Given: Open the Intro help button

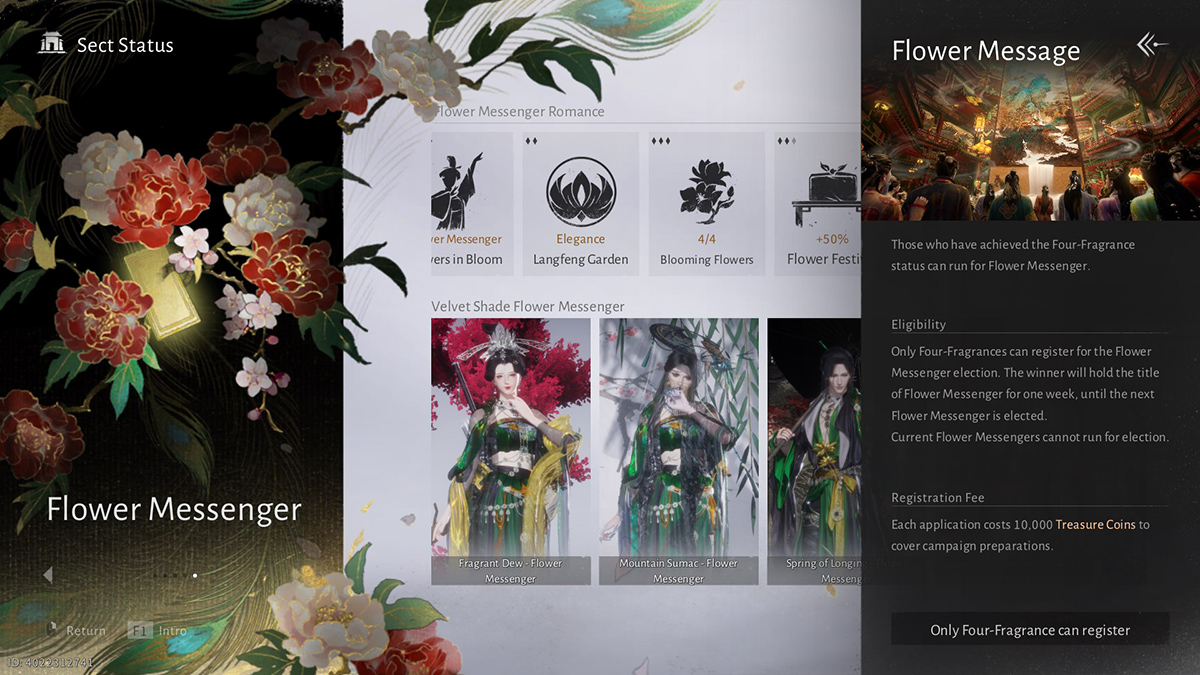Looking at the screenshot, I should [x=158, y=631].
